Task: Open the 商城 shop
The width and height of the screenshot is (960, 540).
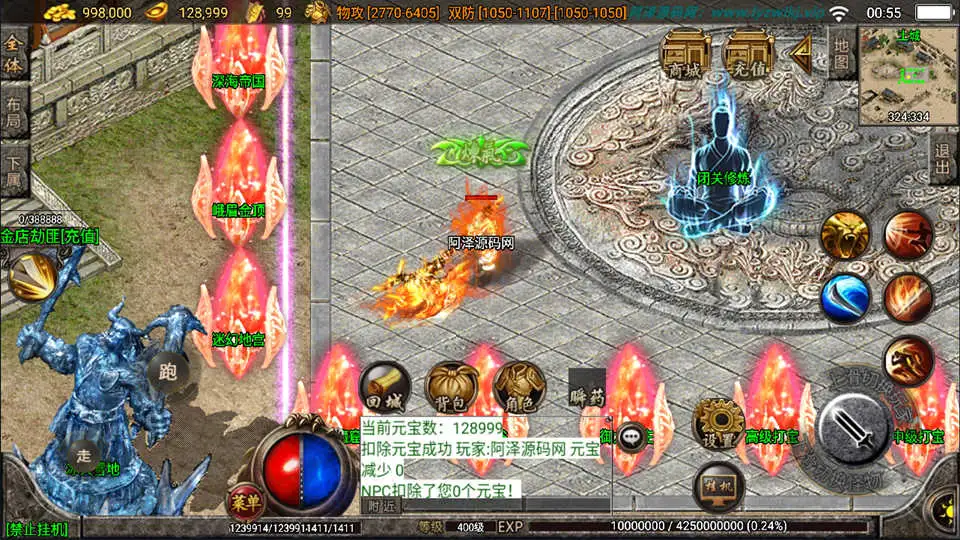Action: point(686,55)
